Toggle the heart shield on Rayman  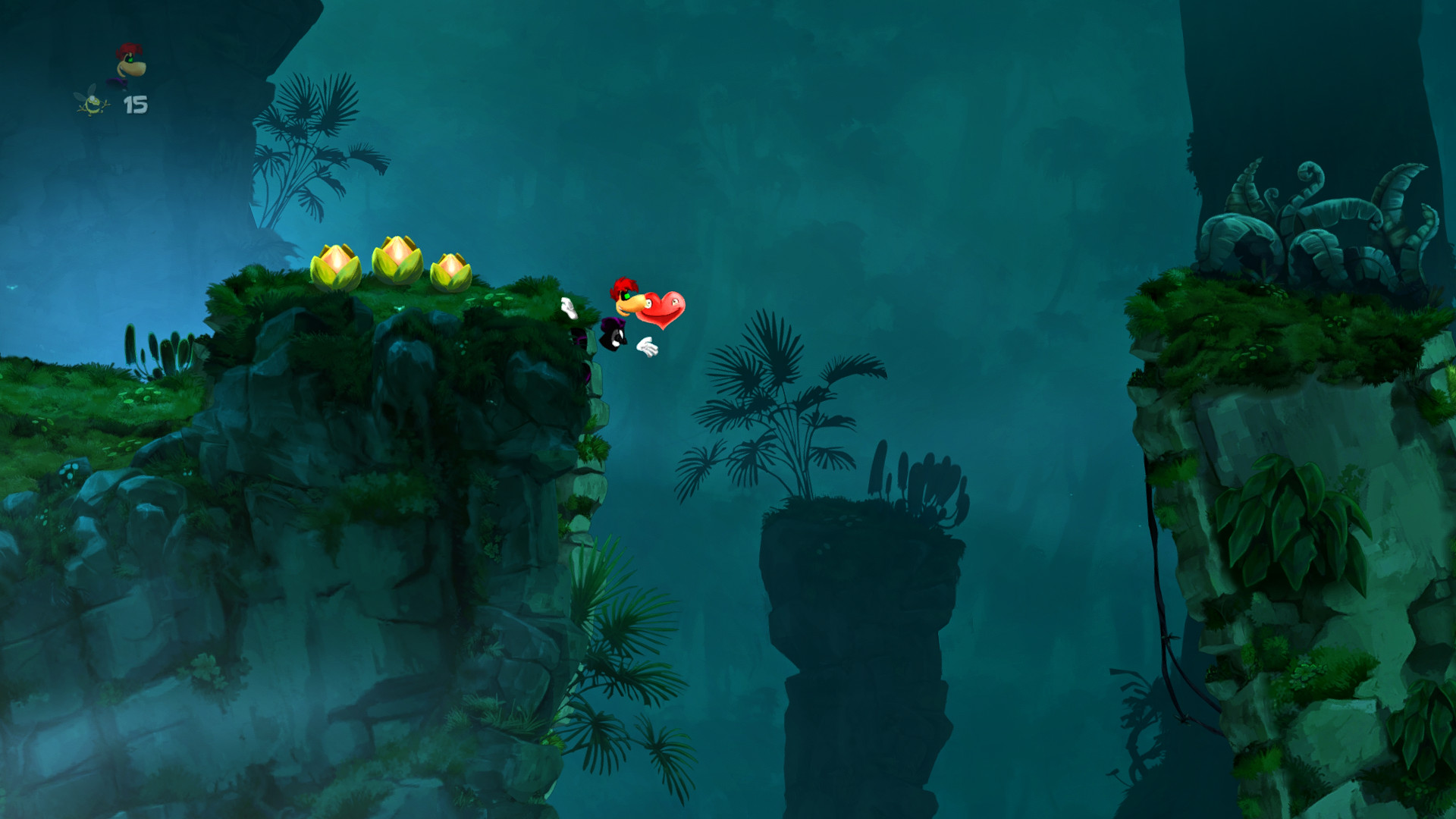[662, 309]
